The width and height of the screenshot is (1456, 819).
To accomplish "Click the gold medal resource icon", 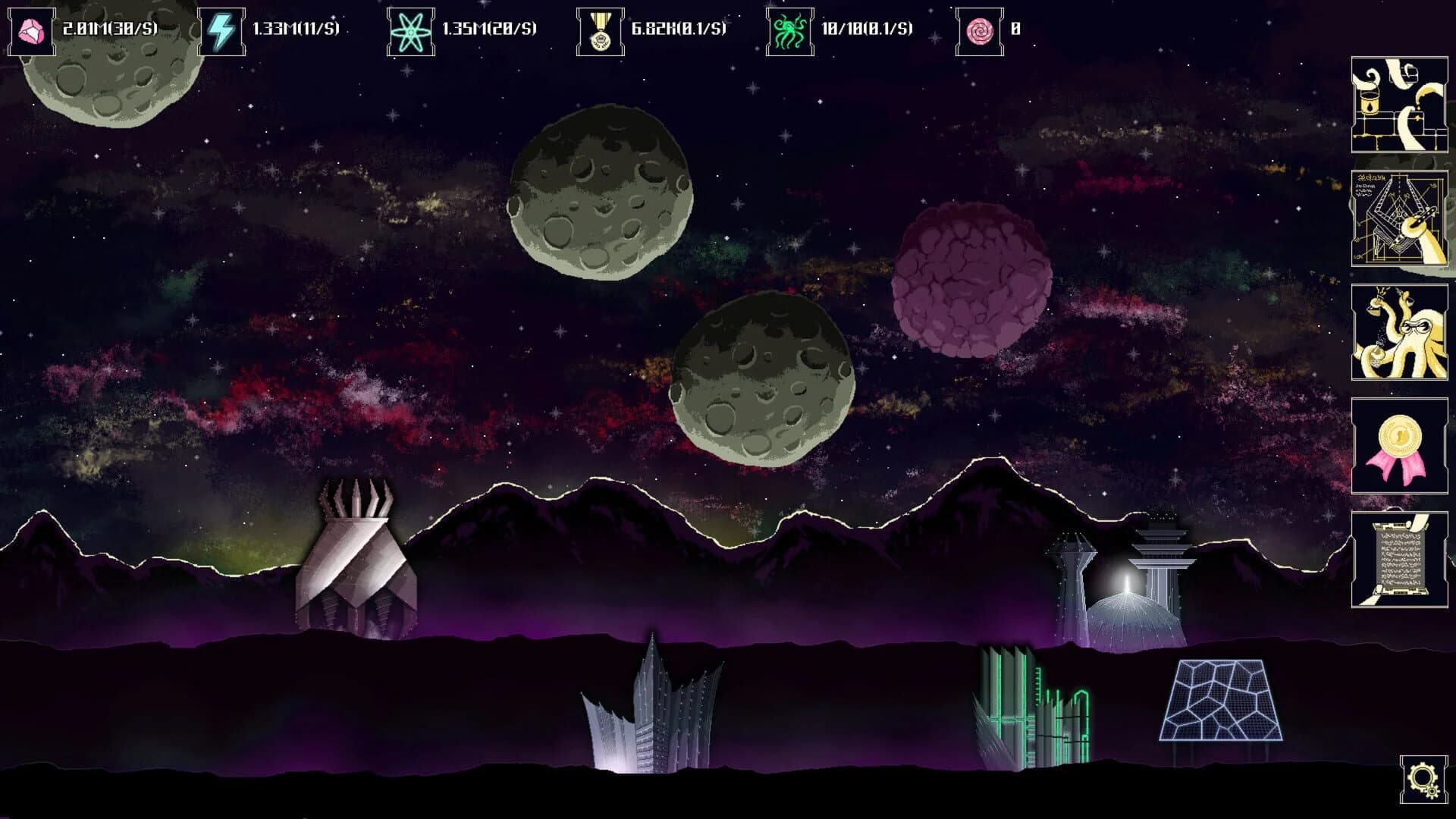I will 599,30.
